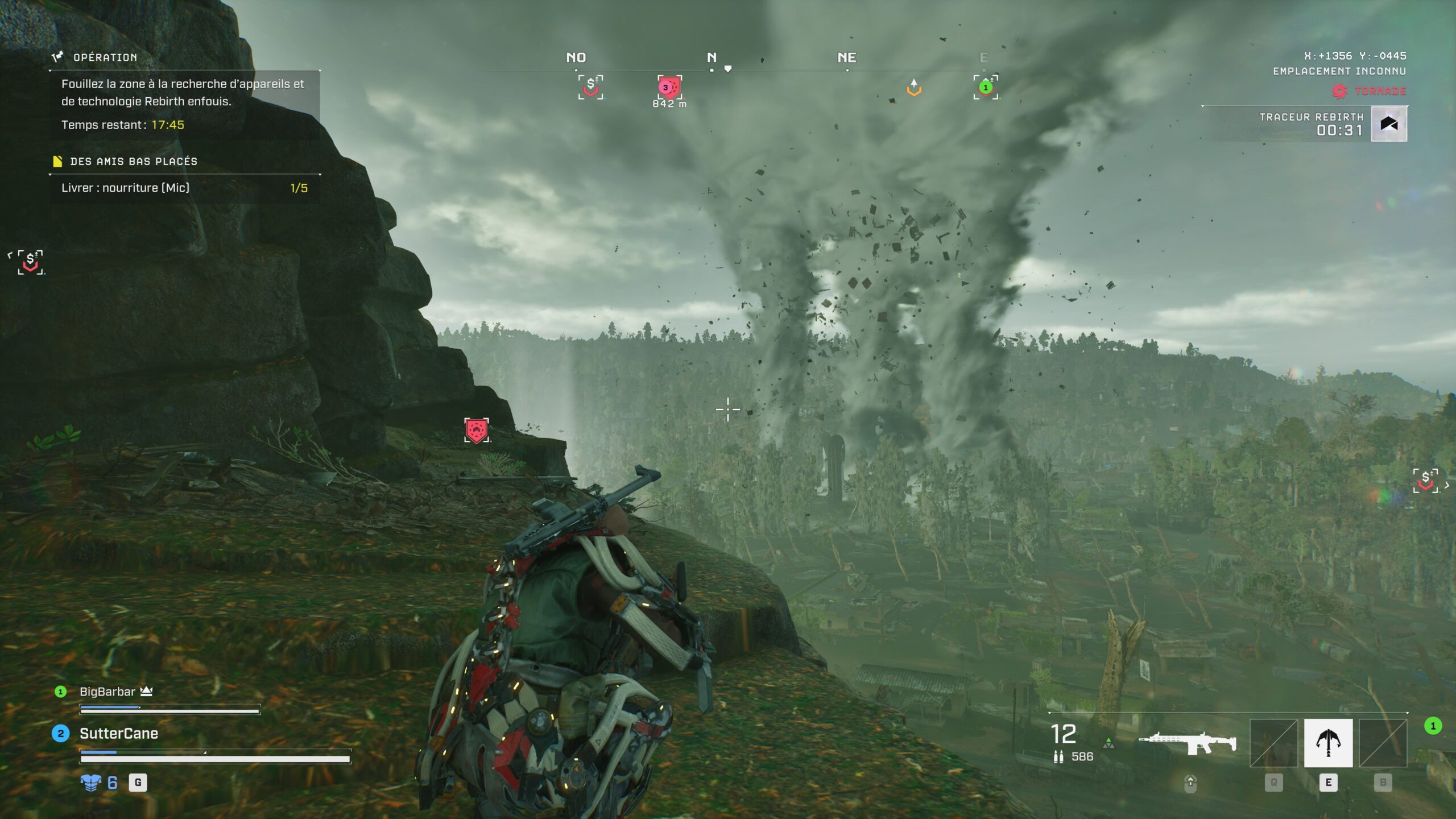Select teammate BigBarbar in the squad list
This screenshot has height=819, width=1456.
point(107,692)
